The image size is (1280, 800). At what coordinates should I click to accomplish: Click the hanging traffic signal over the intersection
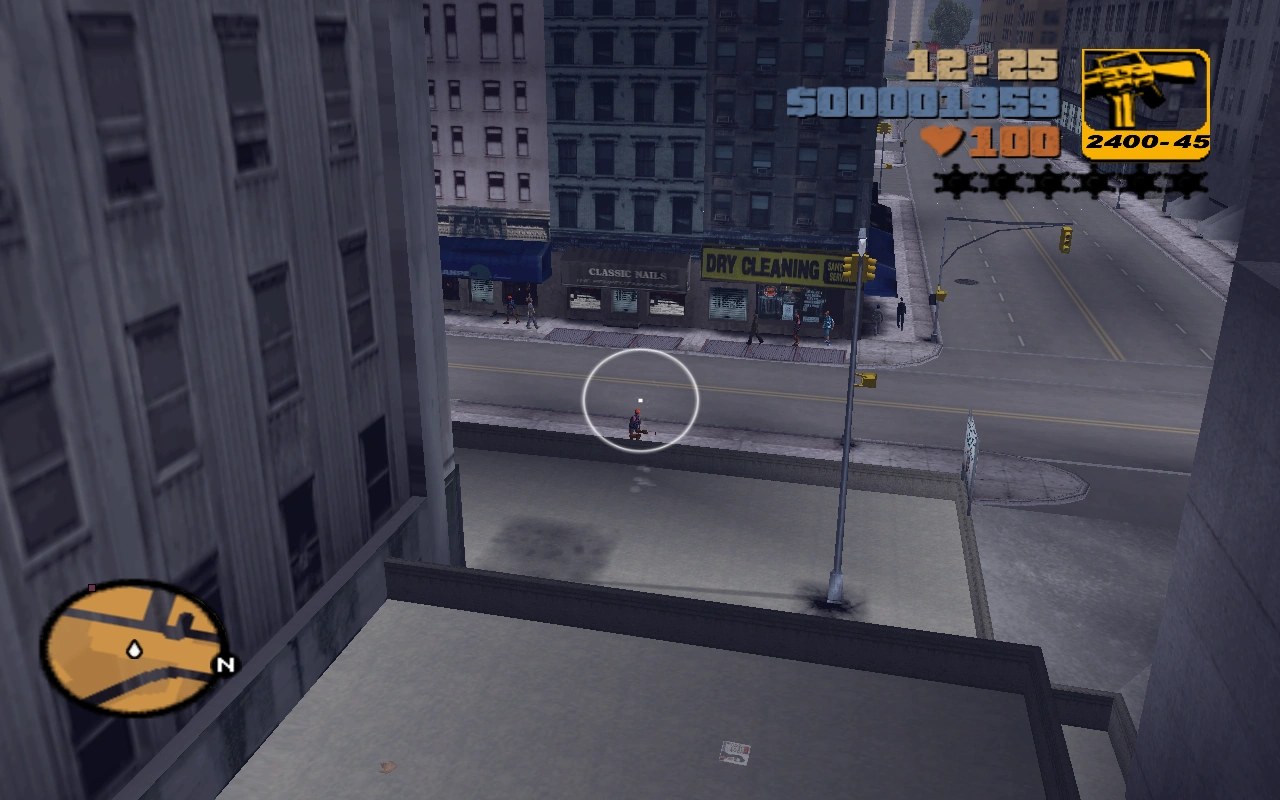(1066, 241)
